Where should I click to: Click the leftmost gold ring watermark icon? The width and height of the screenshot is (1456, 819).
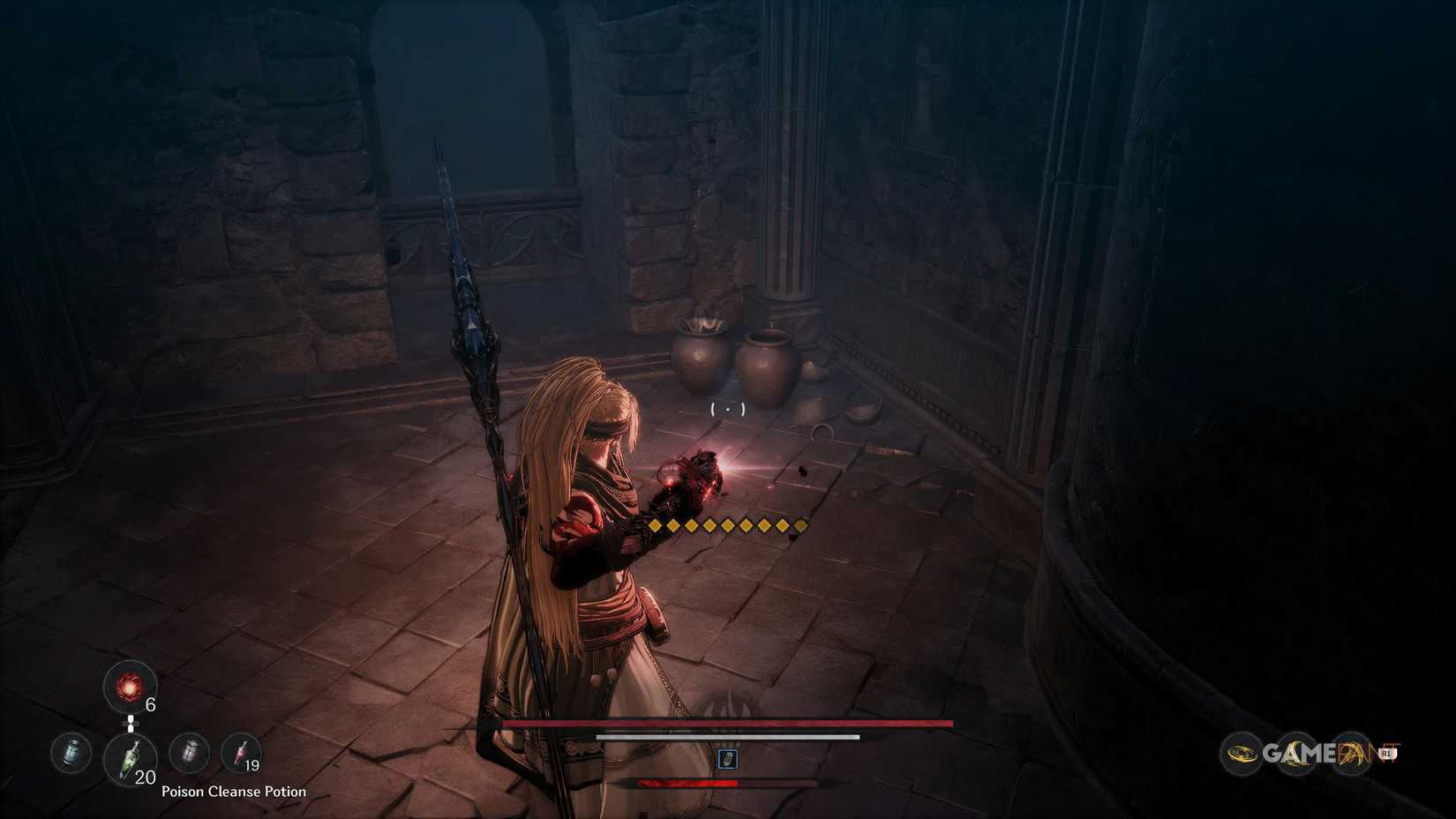1241,753
